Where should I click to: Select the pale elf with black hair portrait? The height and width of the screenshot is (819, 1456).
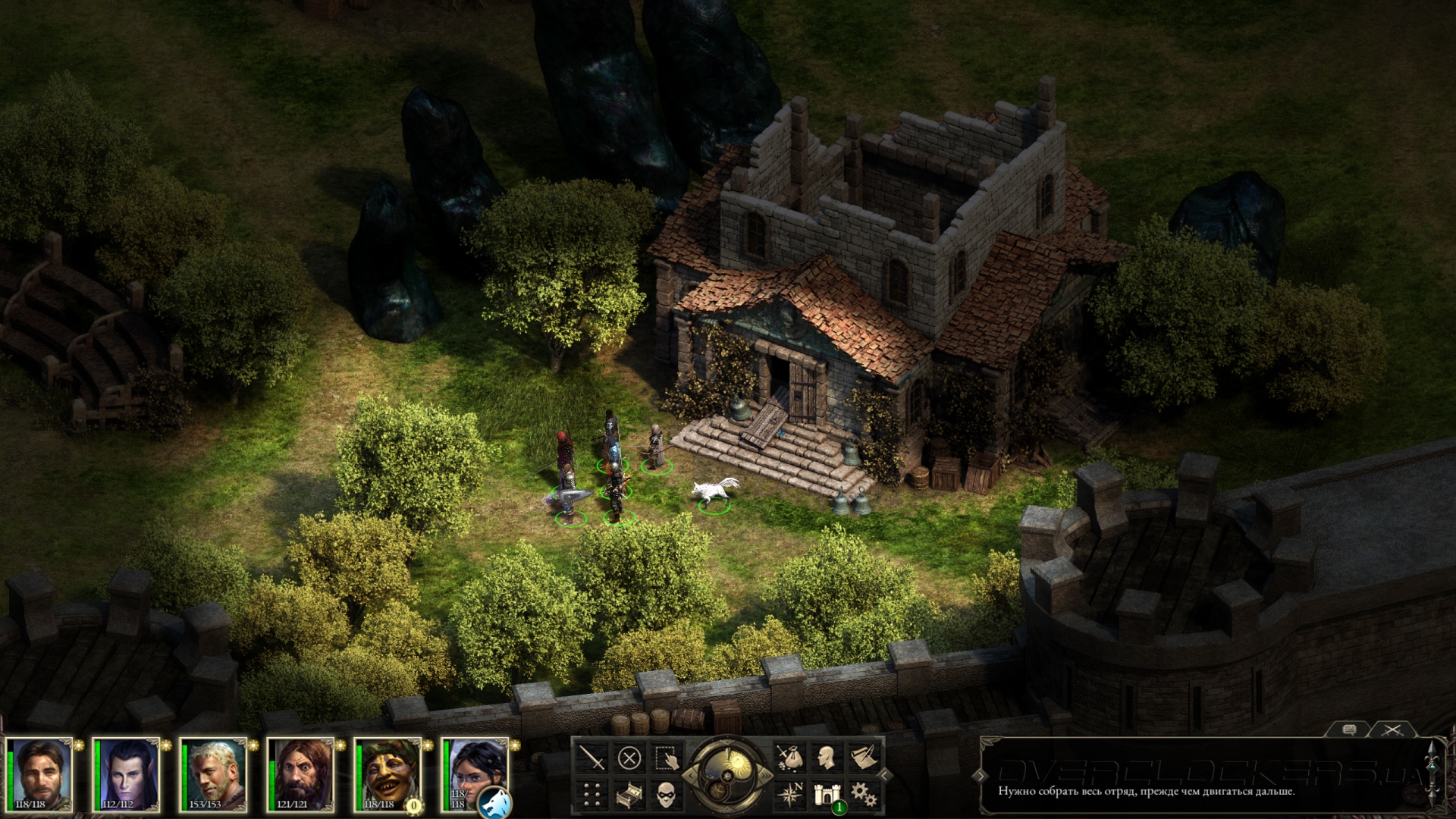127,775
